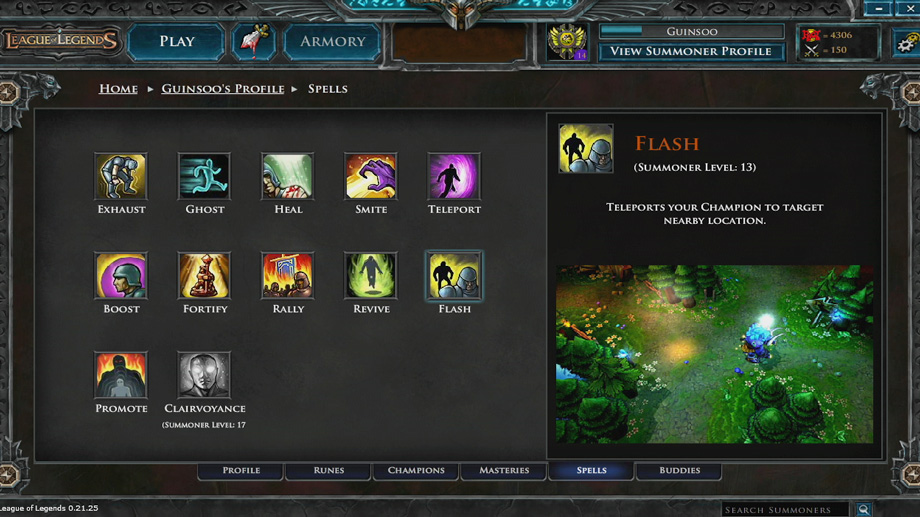
Task: Switch to the Runes tab
Action: (x=328, y=470)
